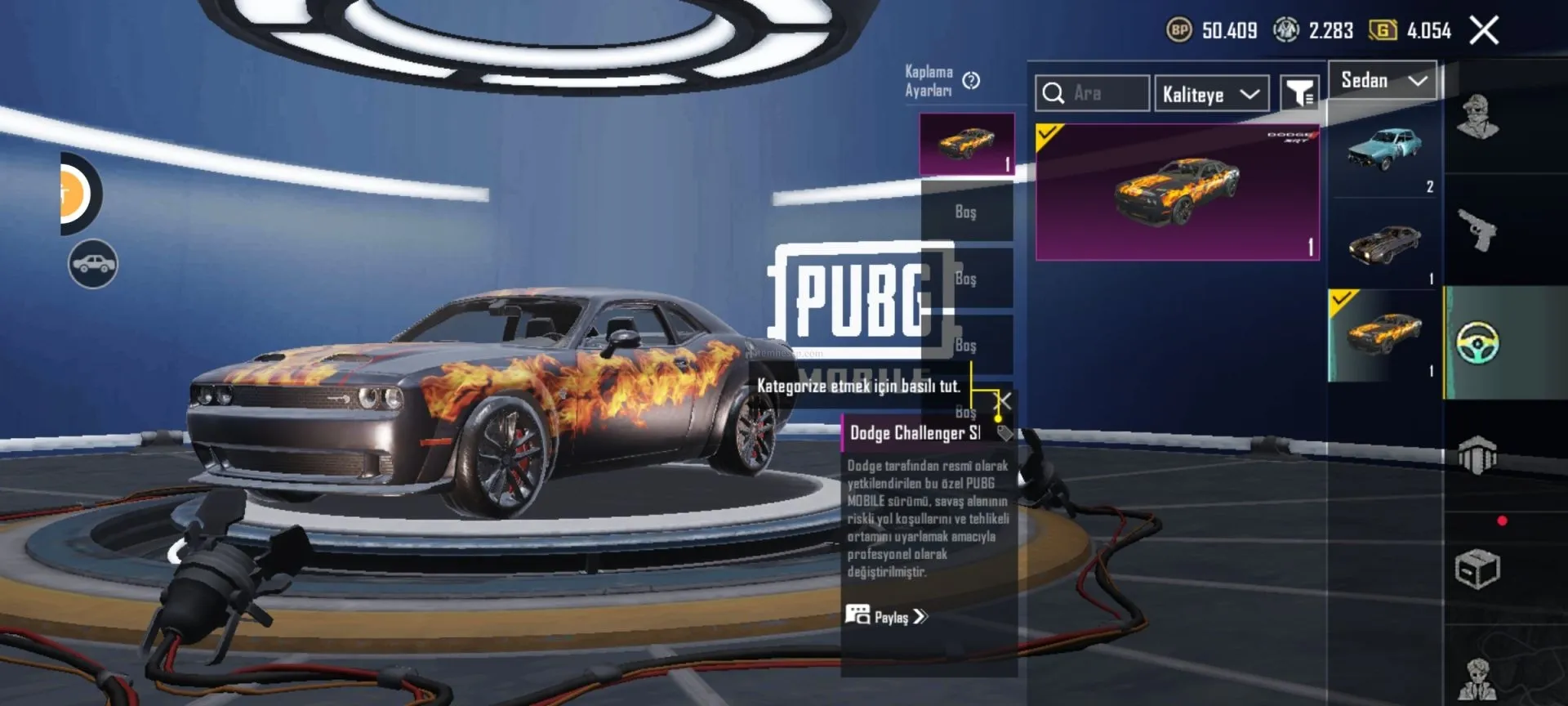1568x706 pixels.
Task: Tap the gold G currency icon
Action: click(x=1383, y=31)
